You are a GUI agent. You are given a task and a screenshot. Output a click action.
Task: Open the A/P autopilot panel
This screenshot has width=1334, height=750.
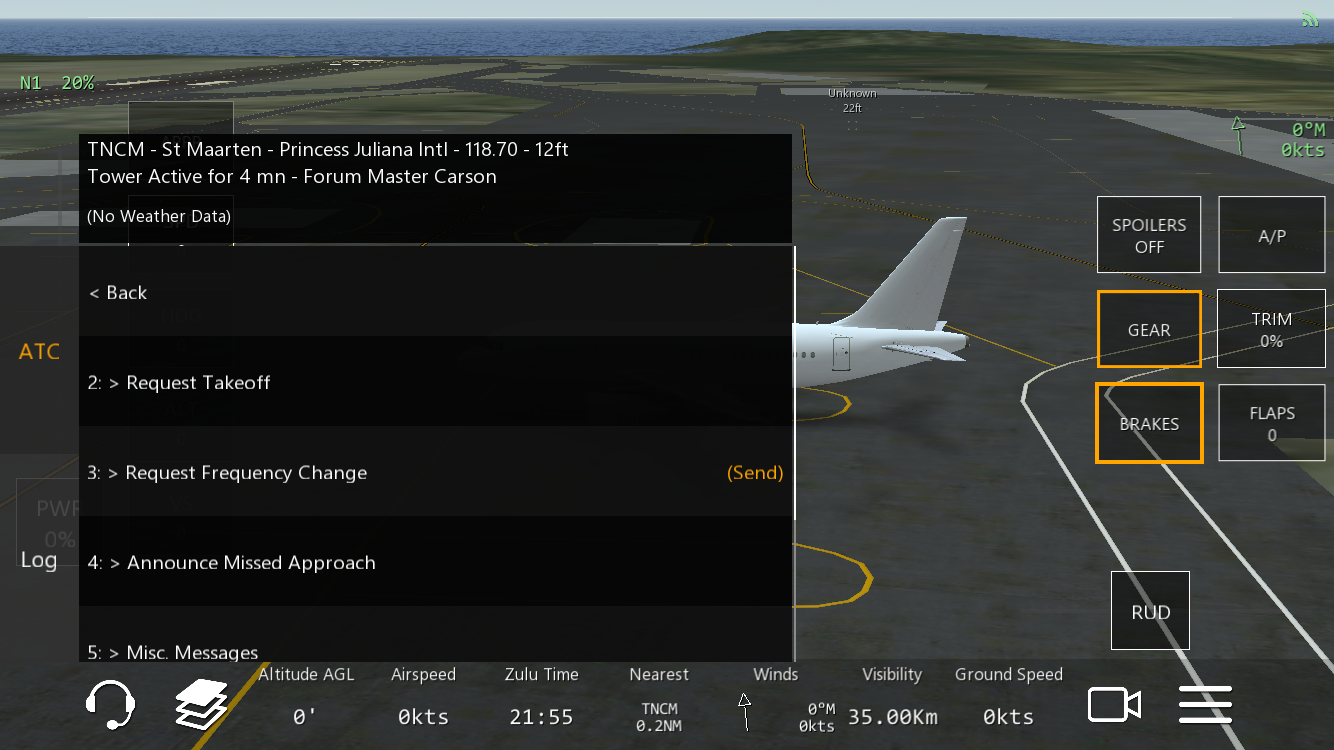[x=1271, y=235]
